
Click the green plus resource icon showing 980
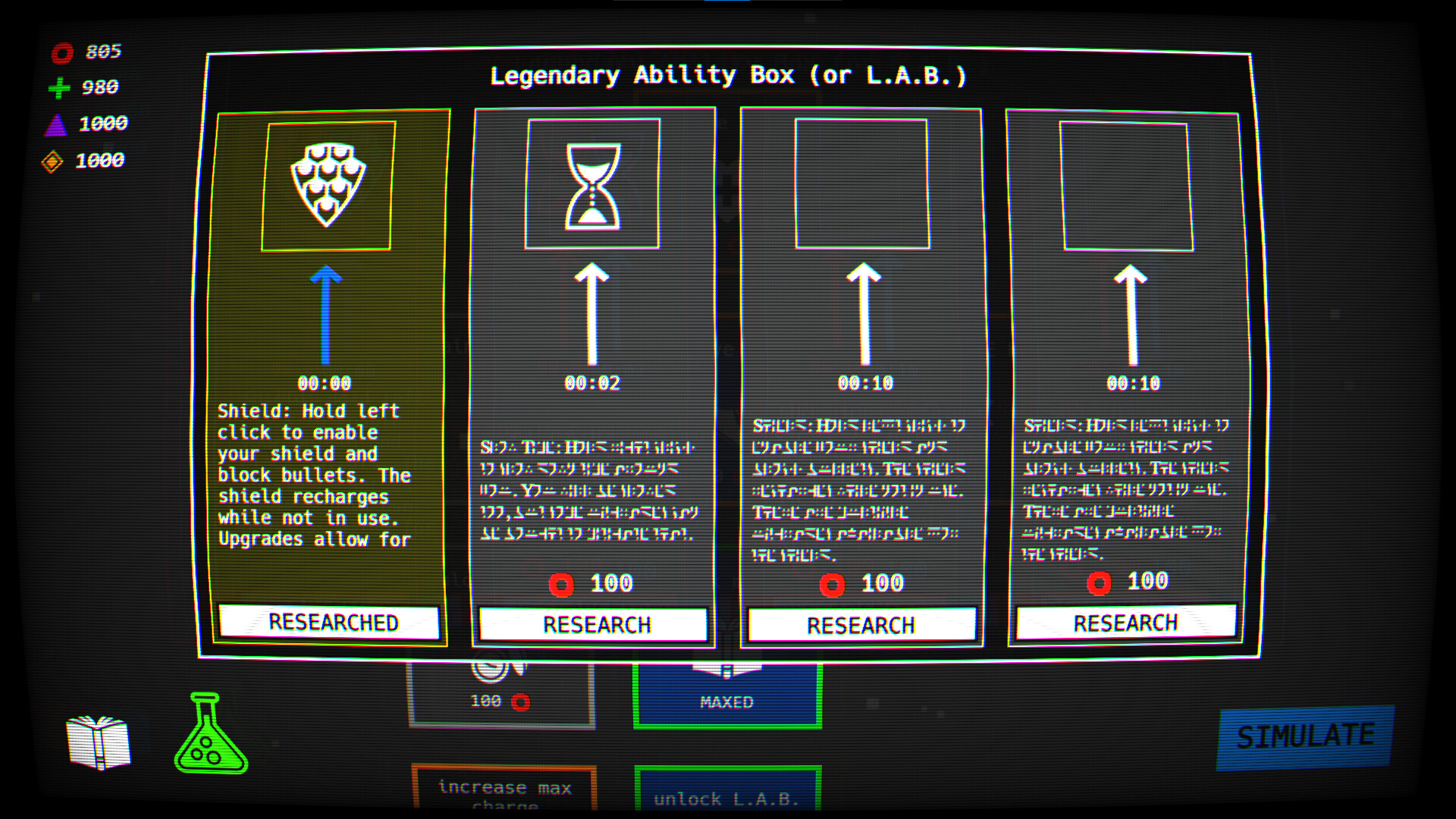pyautogui.click(x=59, y=87)
